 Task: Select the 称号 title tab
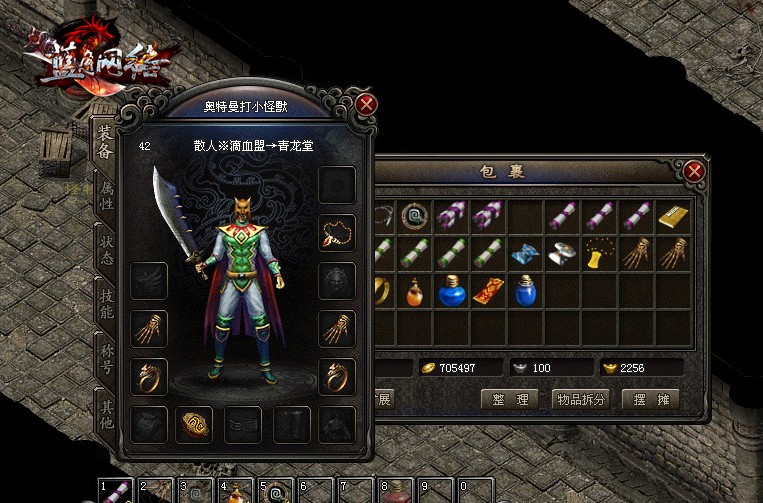point(105,356)
